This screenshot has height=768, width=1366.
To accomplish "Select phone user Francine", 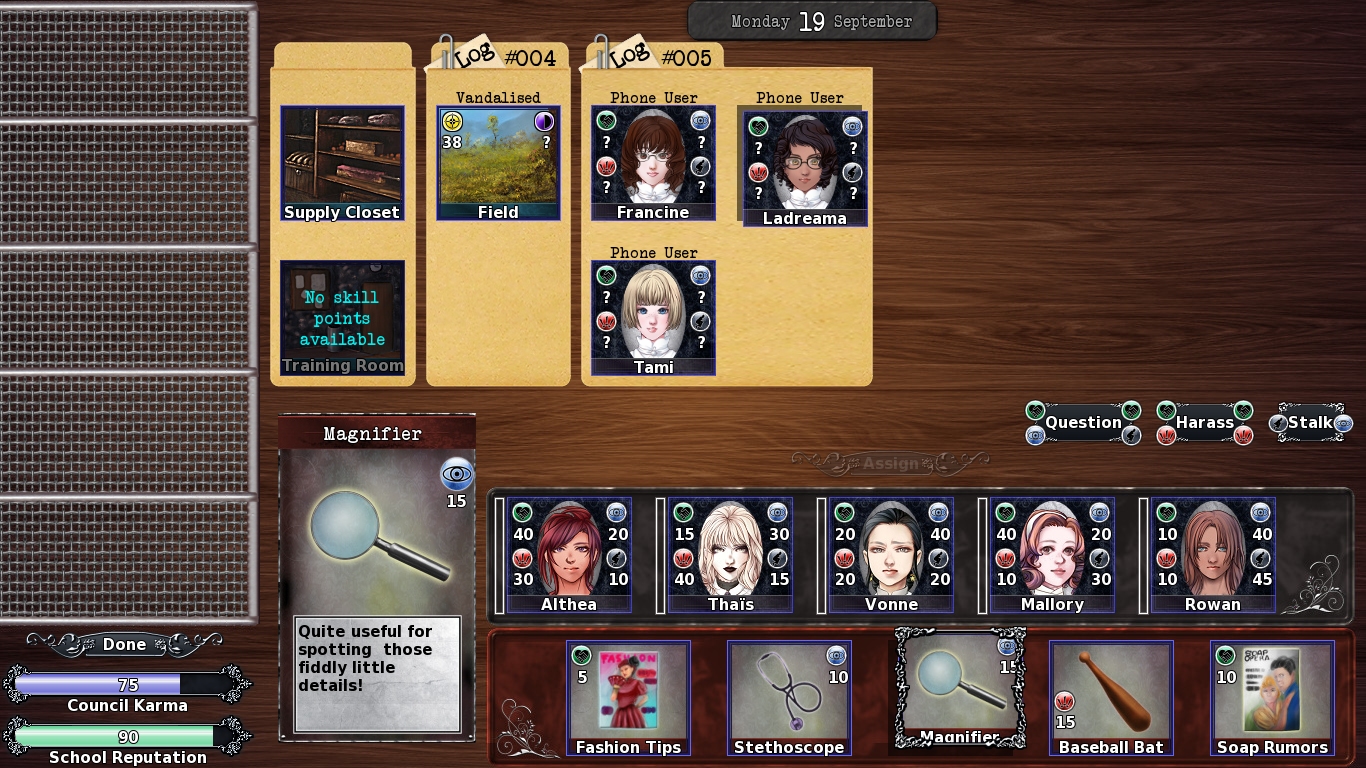I will (653, 163).
